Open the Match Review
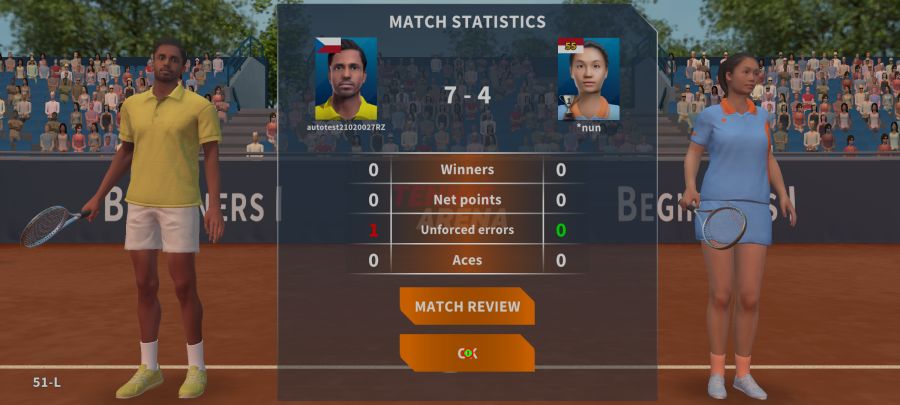Image resolution: width=900 pixels, height=405 pixels. (x=467, y=306)
